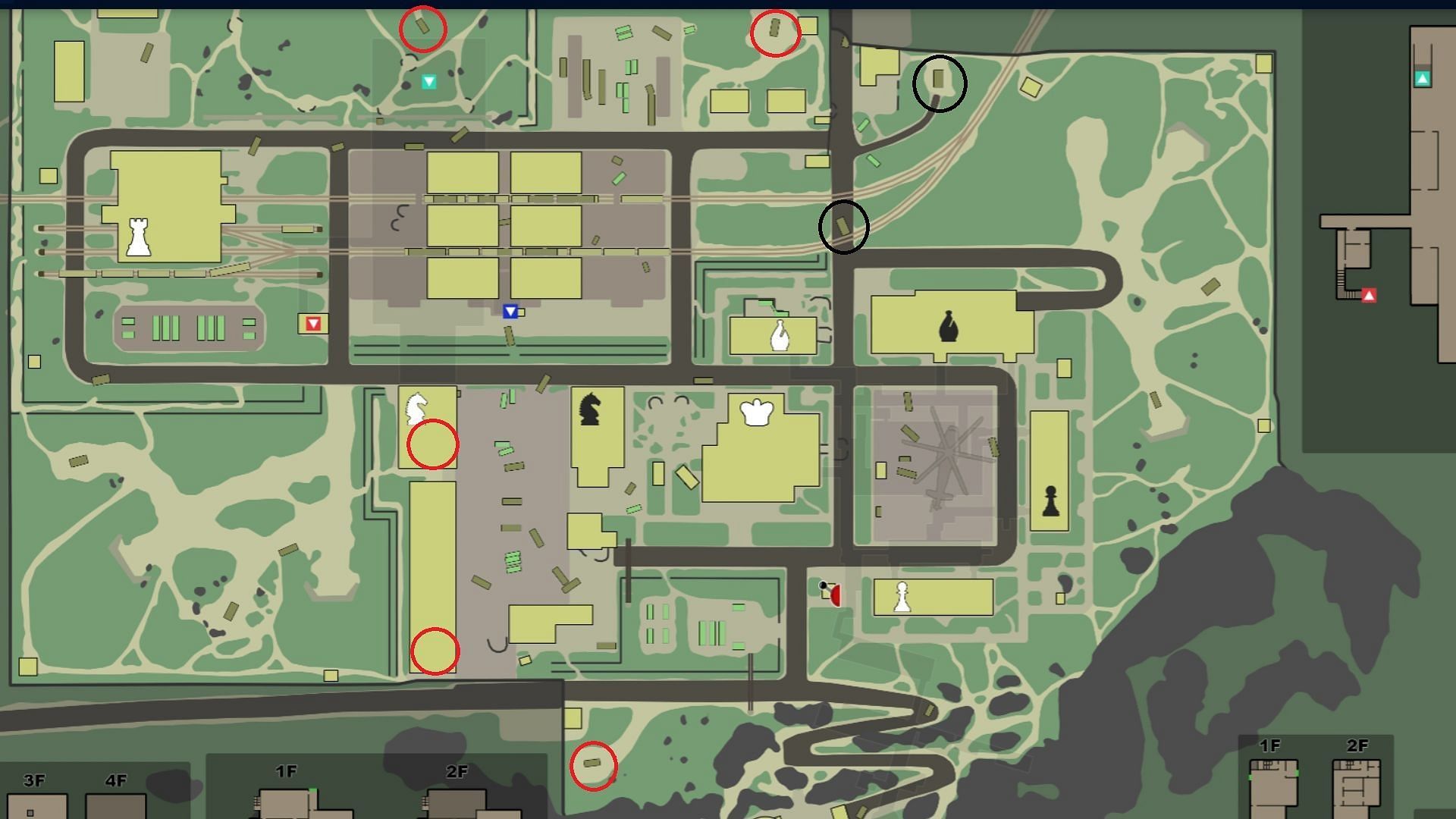Click the red upward triangle marker

1369,295
